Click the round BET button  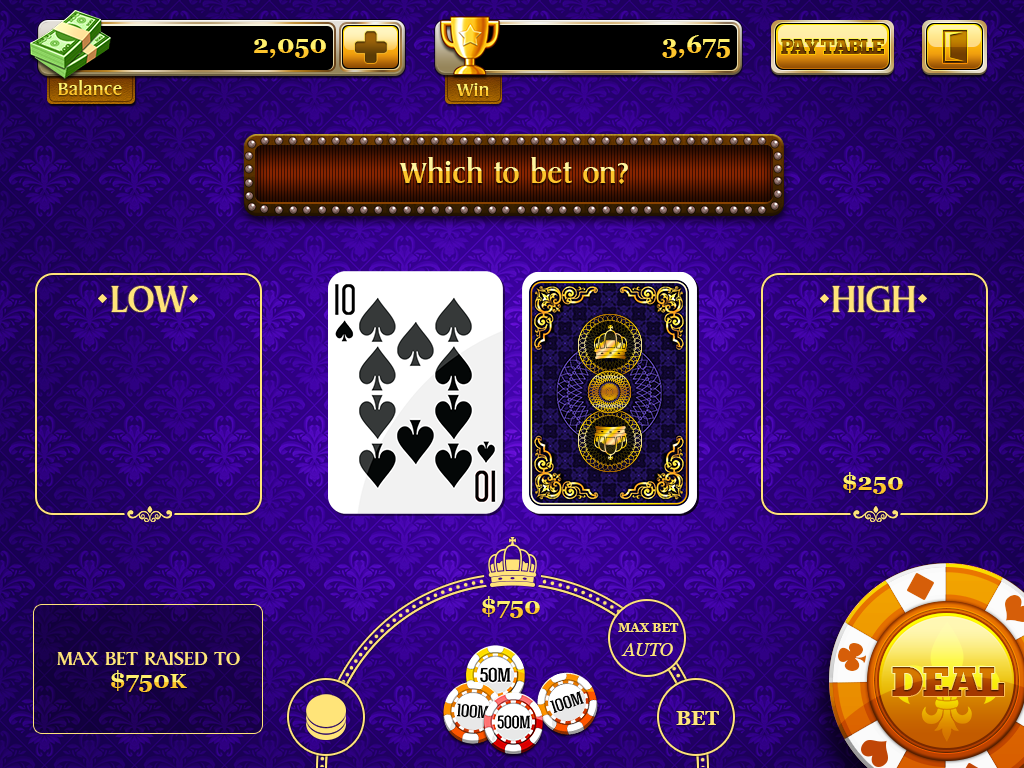pos(696,717)
